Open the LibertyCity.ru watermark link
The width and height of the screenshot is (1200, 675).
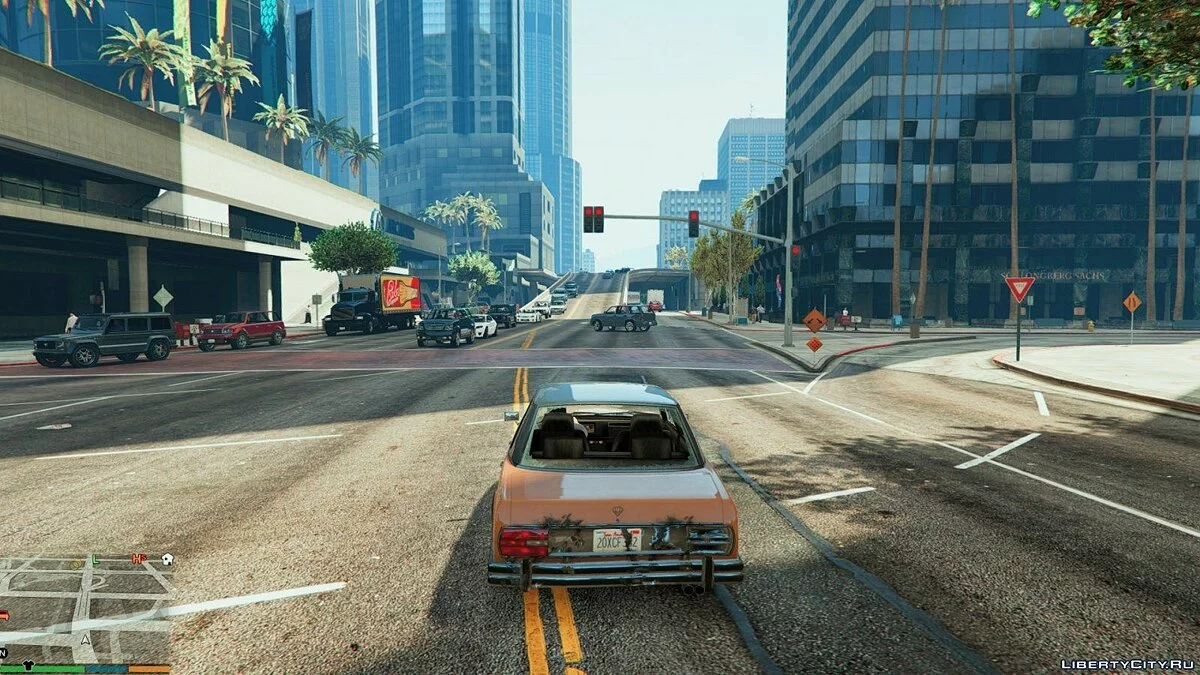click(1126, 663)
